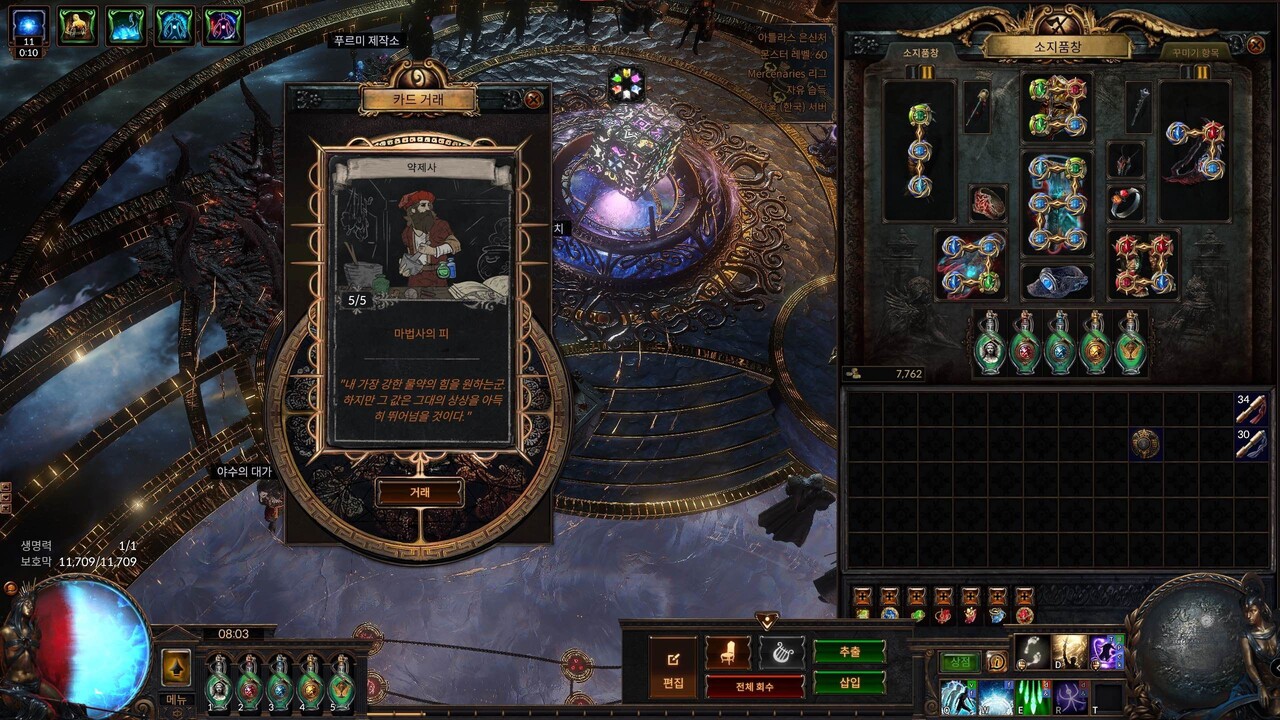Open the 상점 shop button
Screen dimensions: 1280x720
[959, 661]
